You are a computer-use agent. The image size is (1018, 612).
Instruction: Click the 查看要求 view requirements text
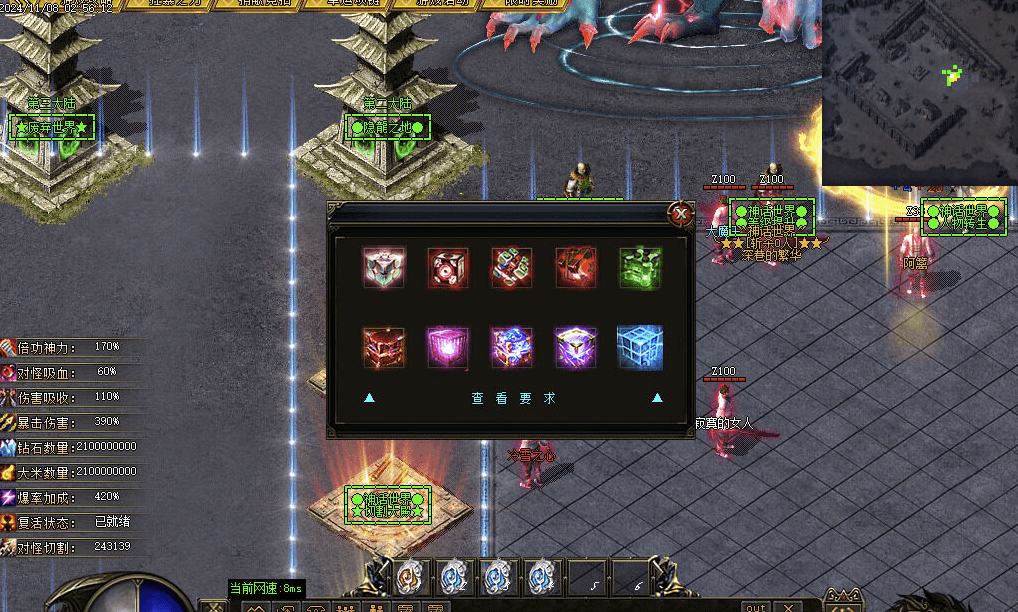click(513, 398)
